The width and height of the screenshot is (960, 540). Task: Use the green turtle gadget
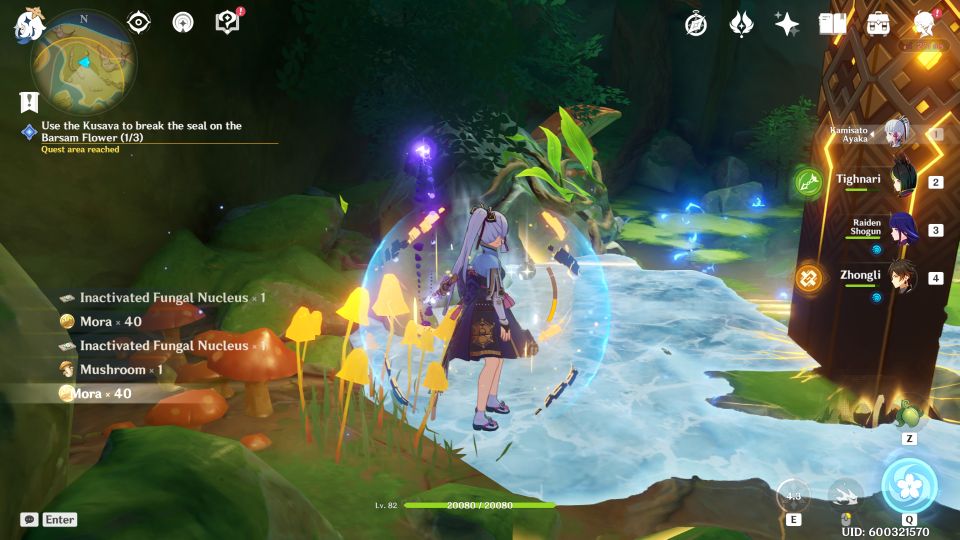[x=909, y=415]
